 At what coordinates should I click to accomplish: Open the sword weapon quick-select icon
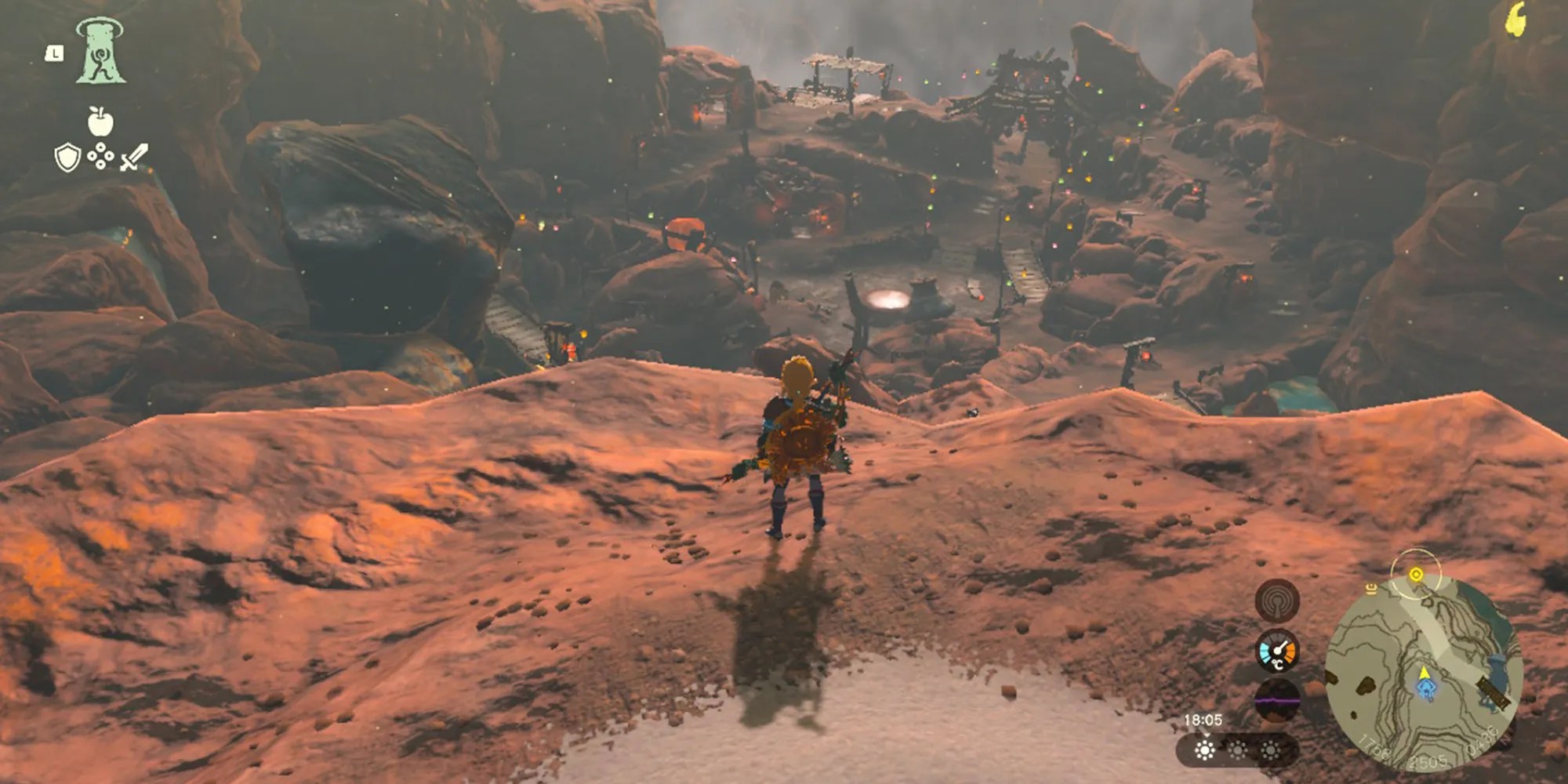134,157
